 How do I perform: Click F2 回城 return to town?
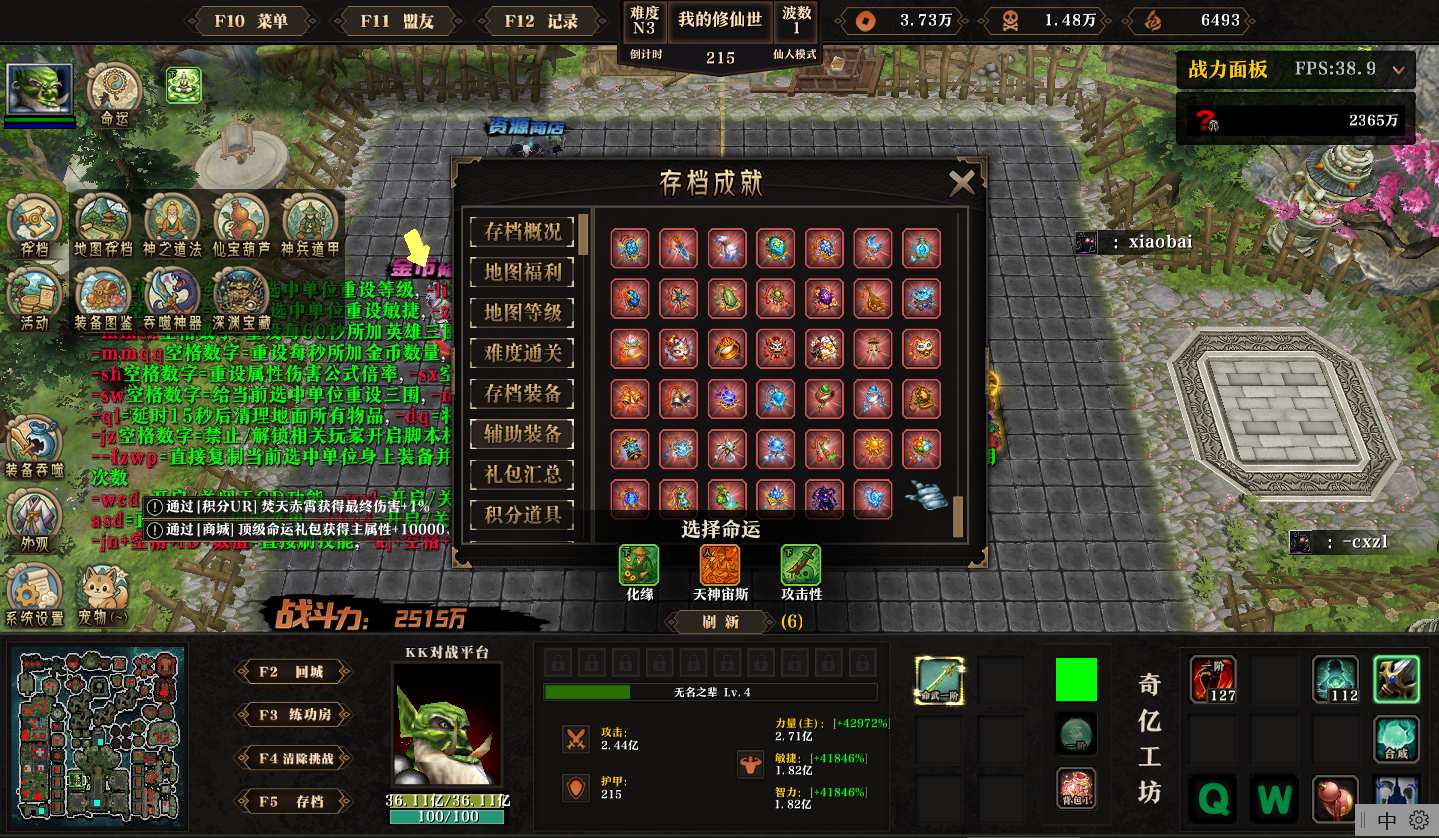coord(292,672)
